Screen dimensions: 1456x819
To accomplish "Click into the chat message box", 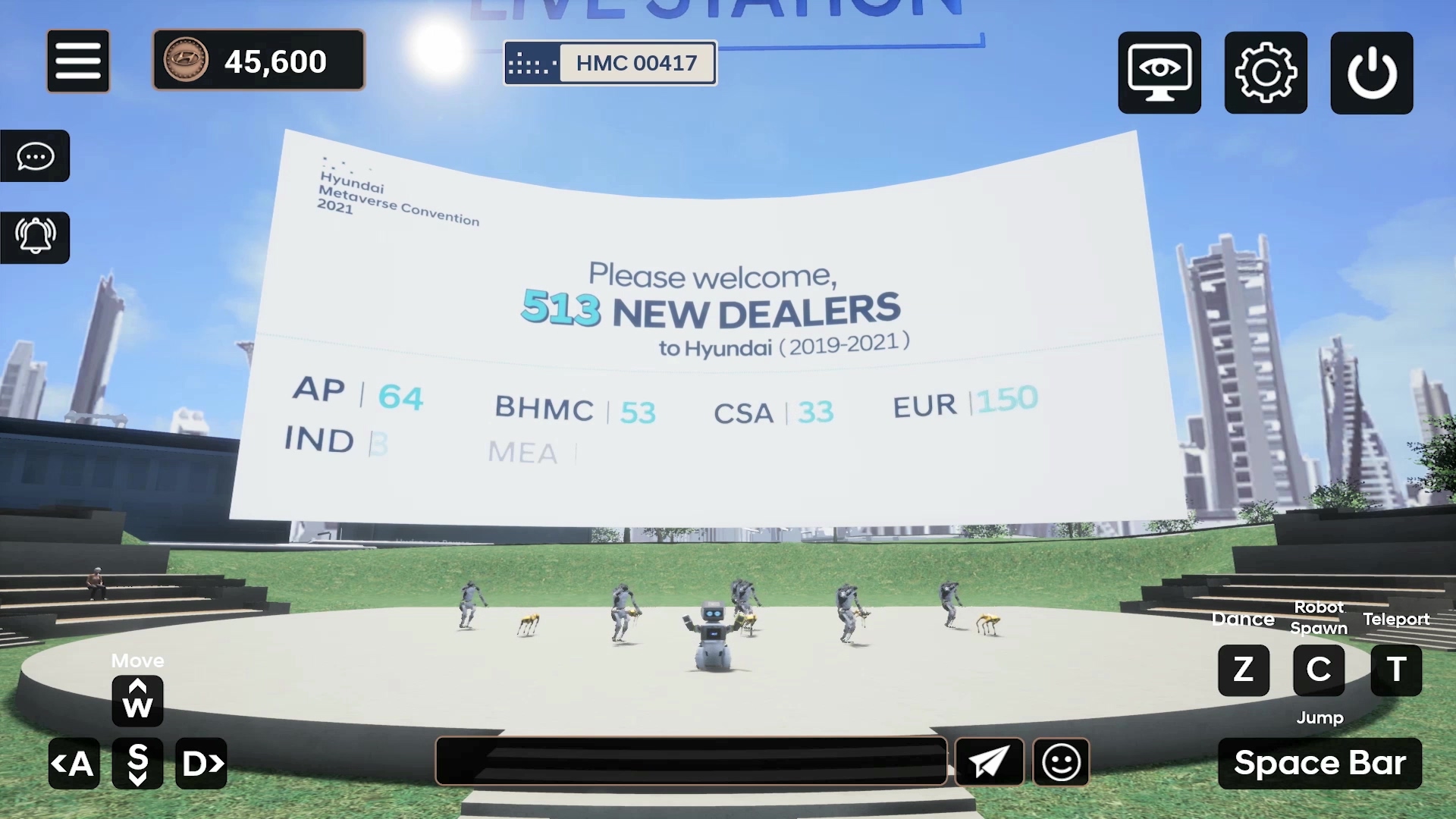I will point(691,761).
